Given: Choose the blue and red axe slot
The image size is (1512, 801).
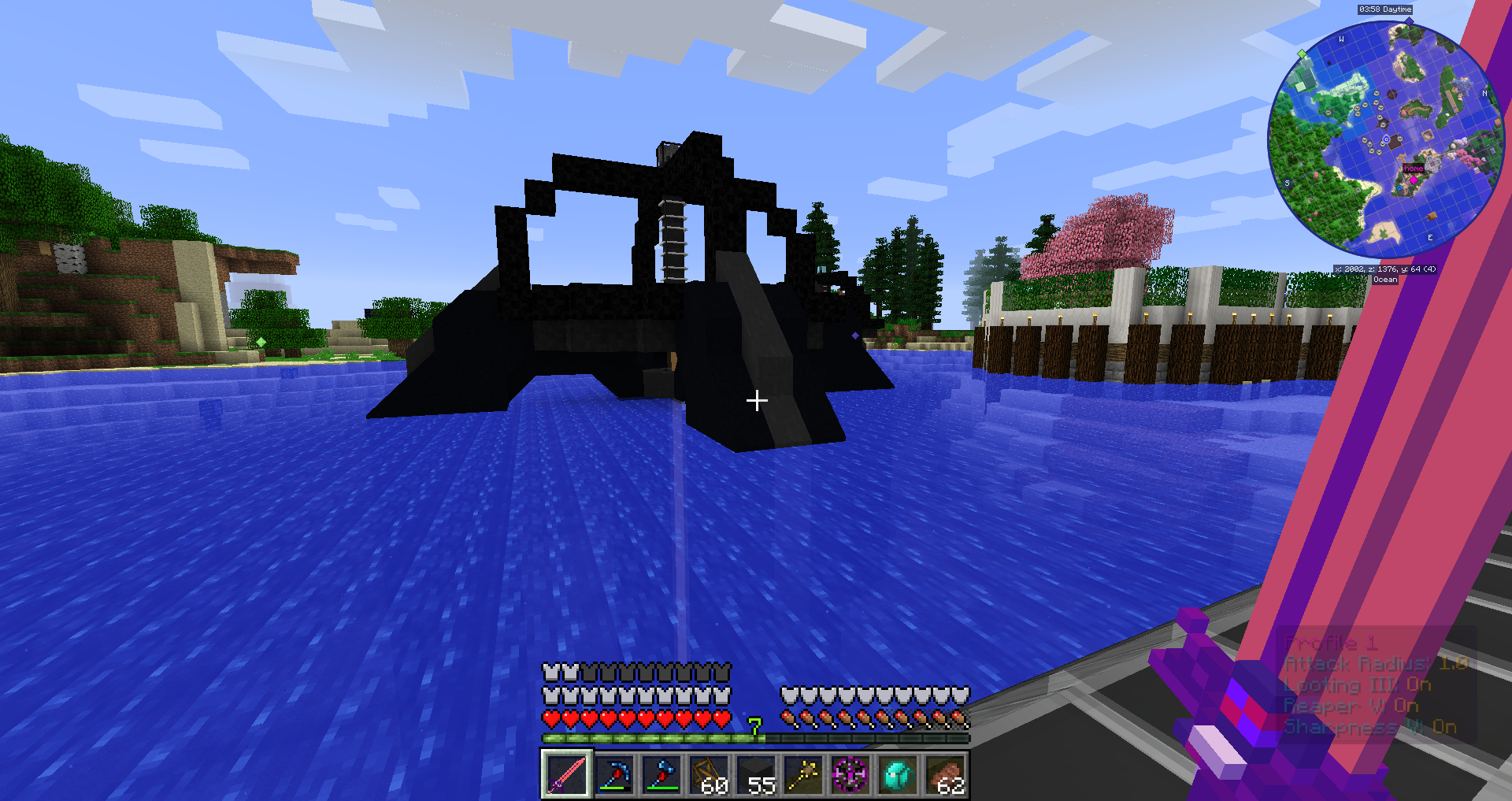Looking at the screenshot, I should [661, 774].
